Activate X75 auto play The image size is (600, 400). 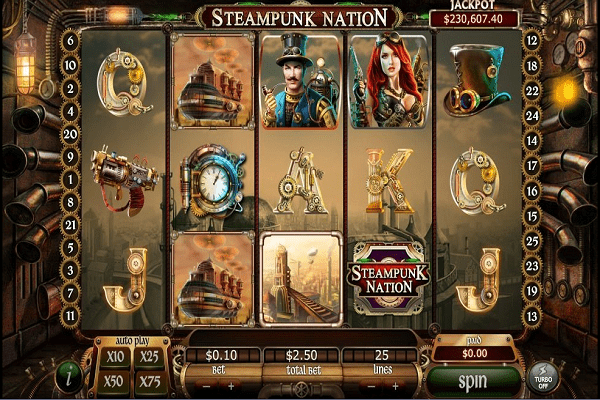click(151, 381)
